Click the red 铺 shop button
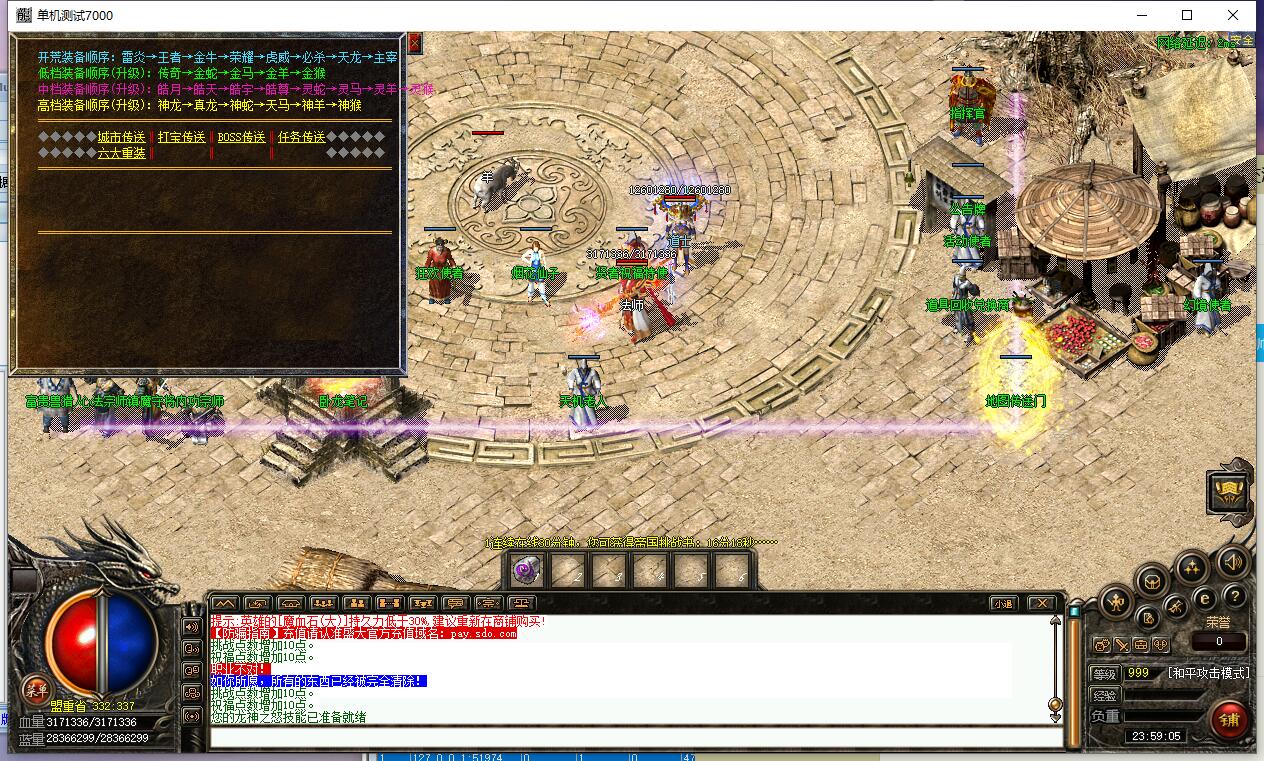Screen dimensions: 1264x761 [x=1229, y=719]
